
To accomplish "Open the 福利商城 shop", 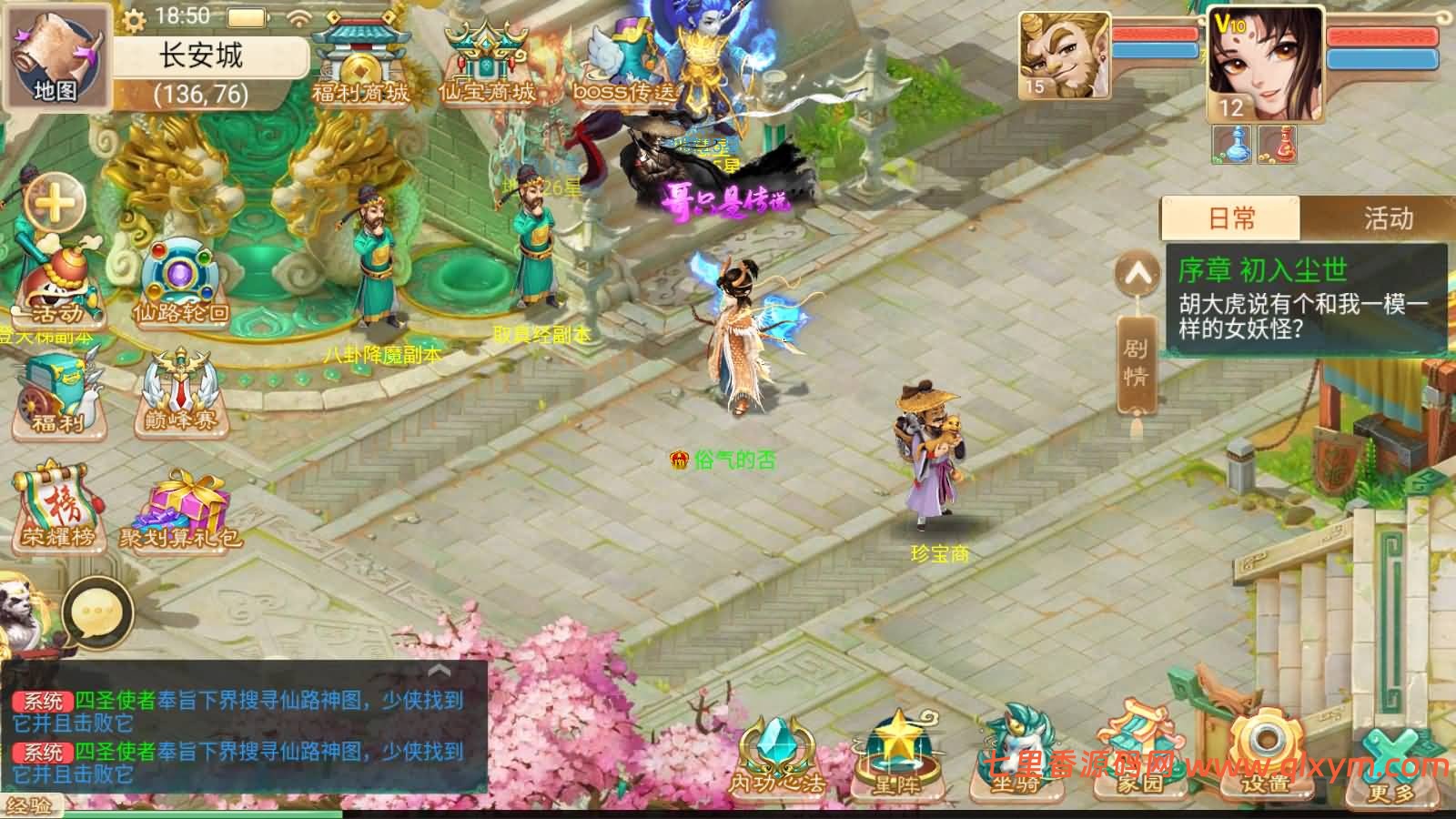I will coord(360,62).
